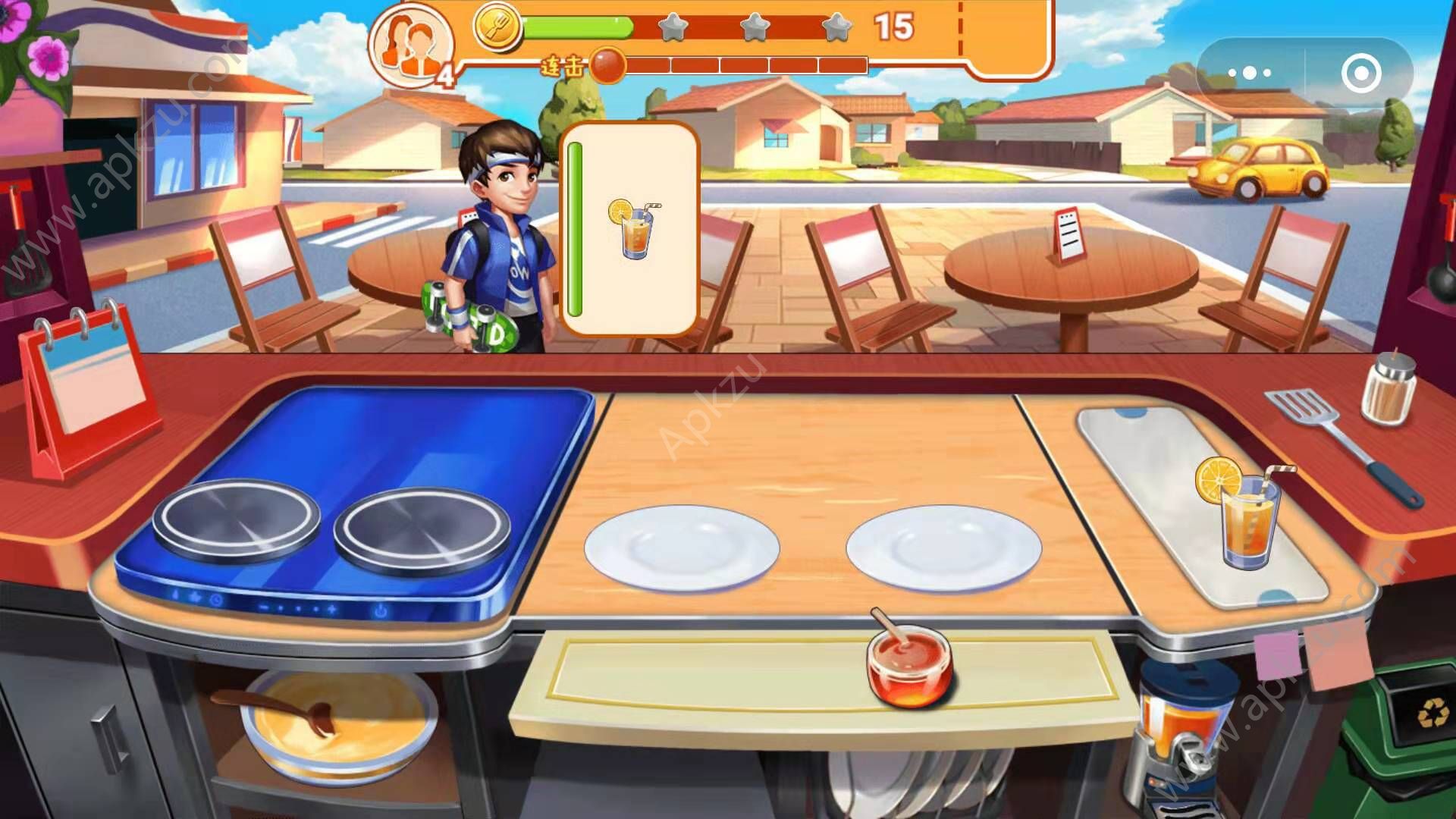
Task: Open the customer's order panel
Action: (x=633, y=227)
